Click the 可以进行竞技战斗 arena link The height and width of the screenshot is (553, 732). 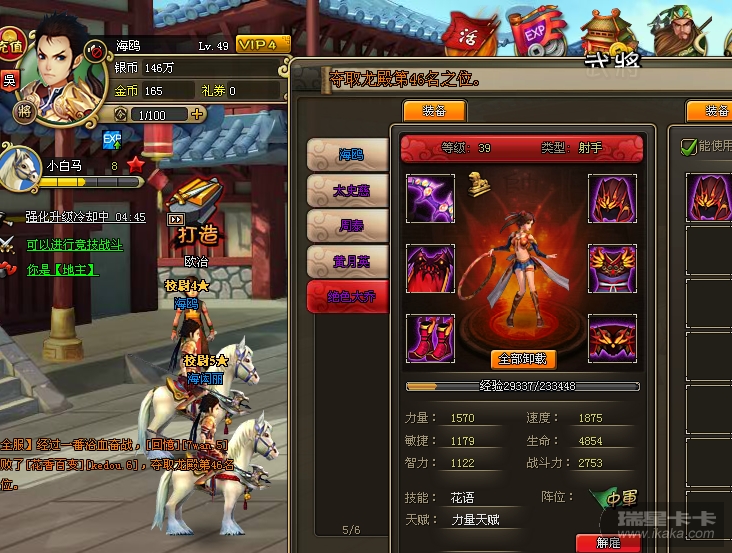(x=75, y=244)
